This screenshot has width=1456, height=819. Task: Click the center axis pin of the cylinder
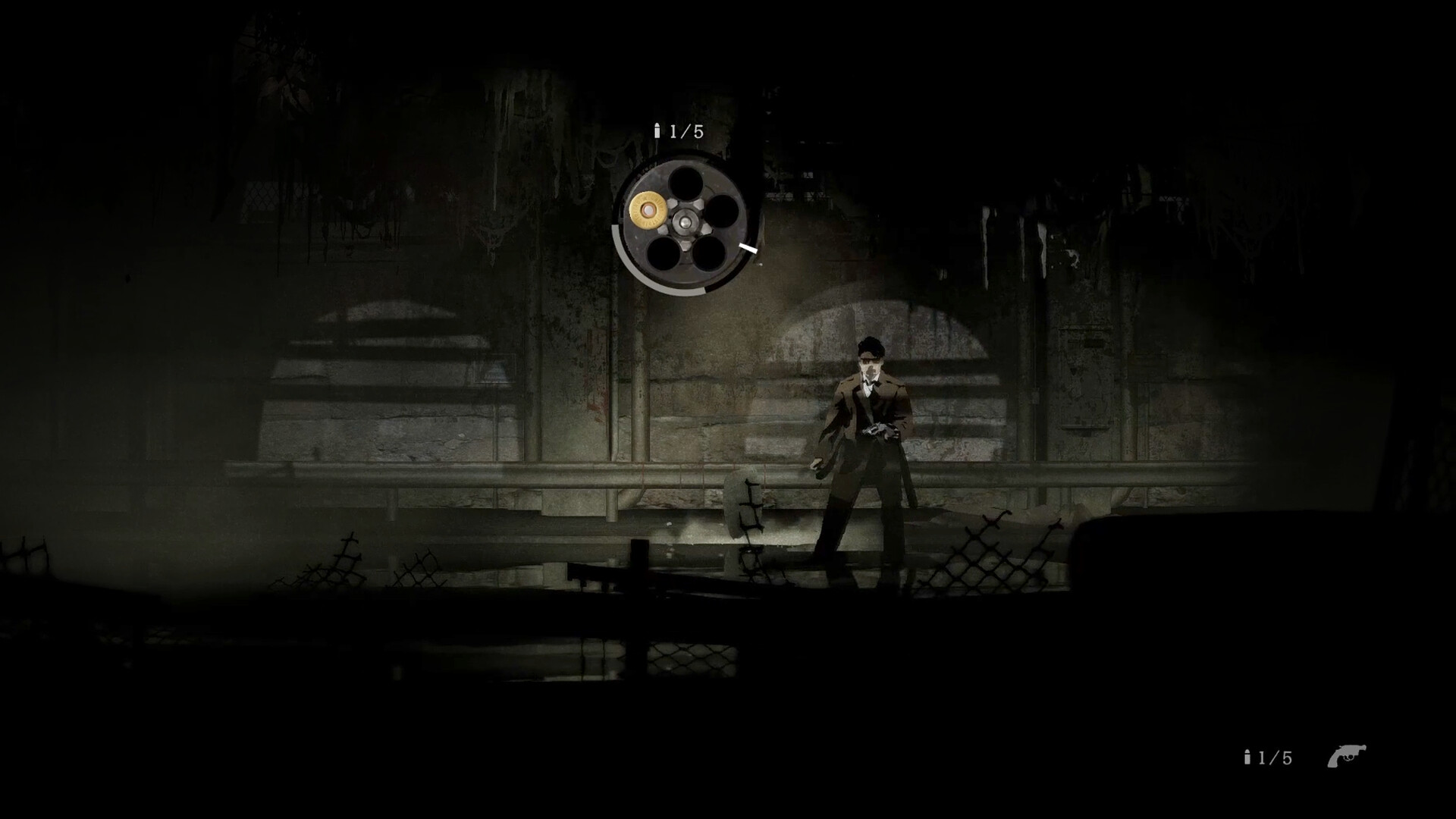[685, 221]
